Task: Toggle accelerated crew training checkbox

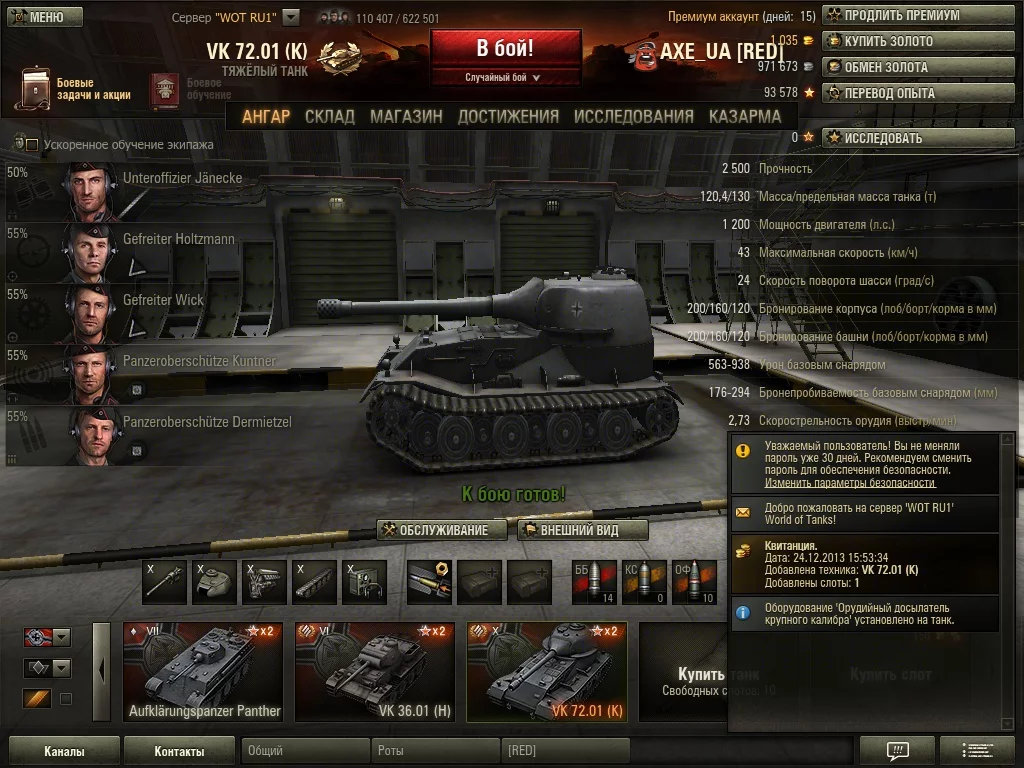Action: [x=32, y=145]
